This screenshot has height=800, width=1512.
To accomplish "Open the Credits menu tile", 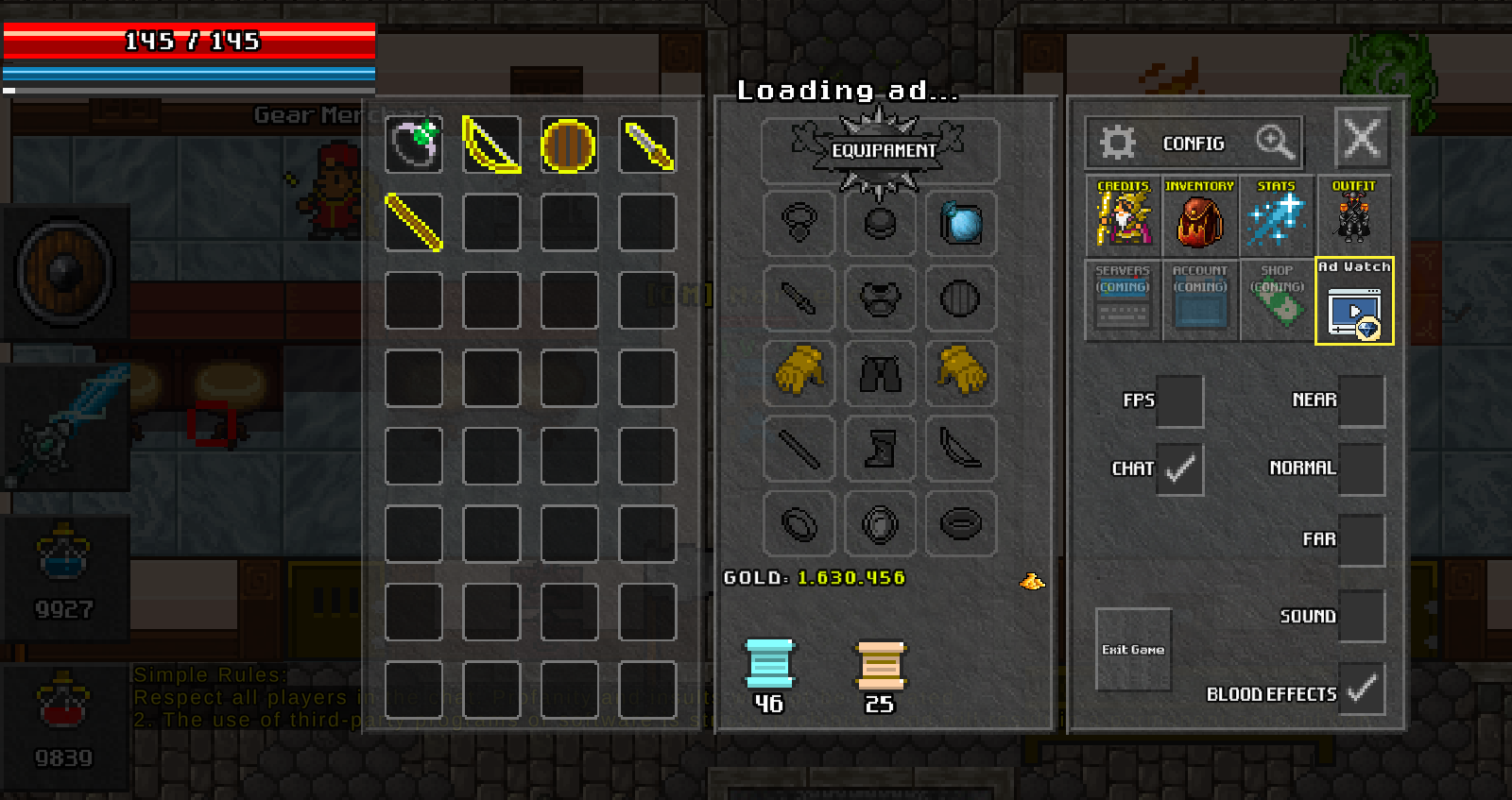I will 1123,213.
